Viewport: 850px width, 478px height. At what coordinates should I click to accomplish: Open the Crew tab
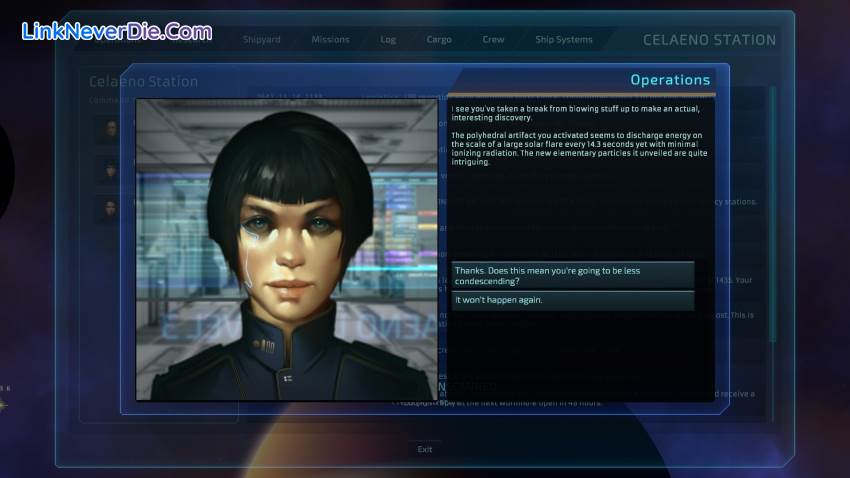click(493, 40)
